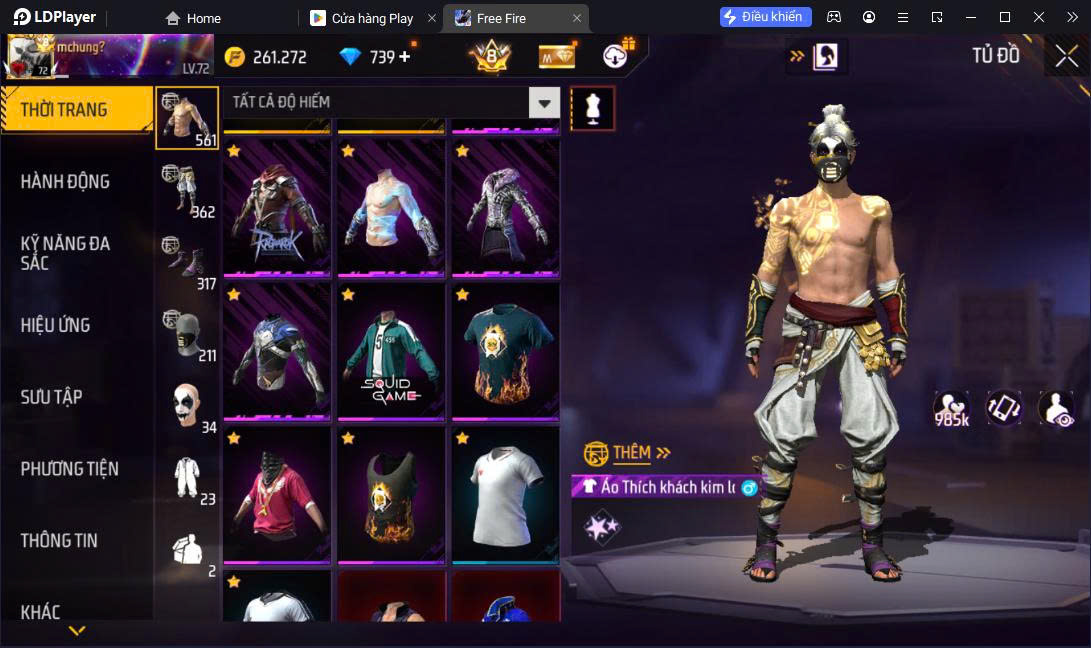Image resolution: width=1091 pixels, height=648 pixels.
Task: Open the rarity filter dropdown
Action: pos(544,102)
